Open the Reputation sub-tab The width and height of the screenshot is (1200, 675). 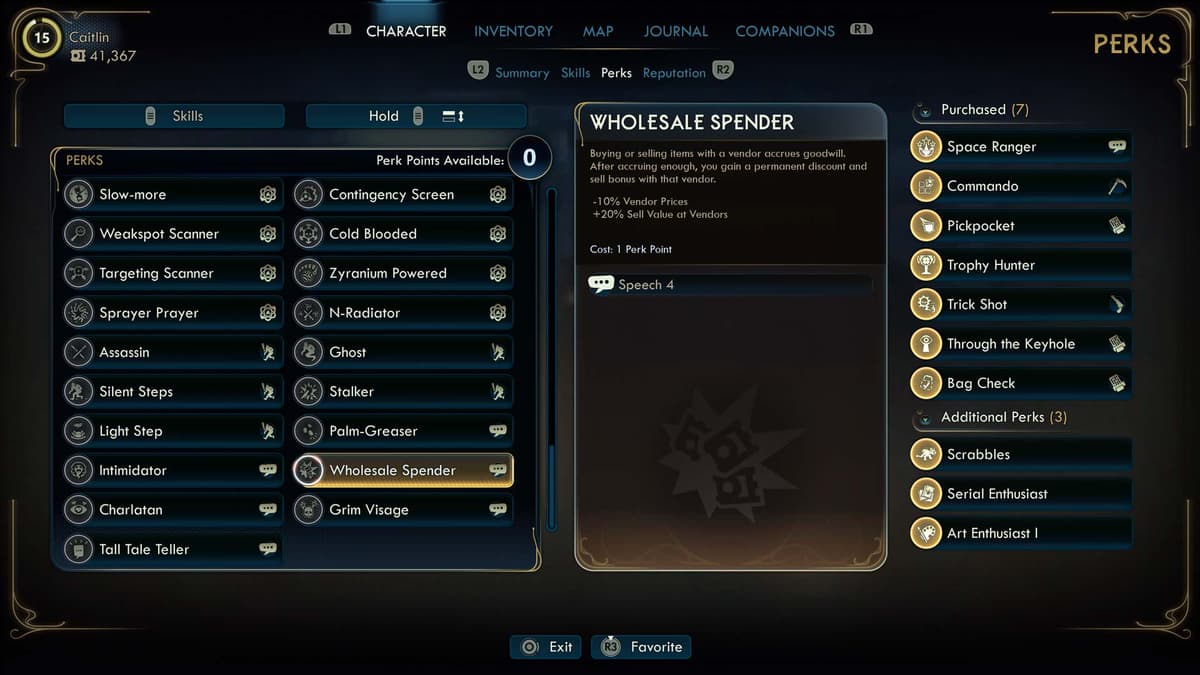(674, 73)
